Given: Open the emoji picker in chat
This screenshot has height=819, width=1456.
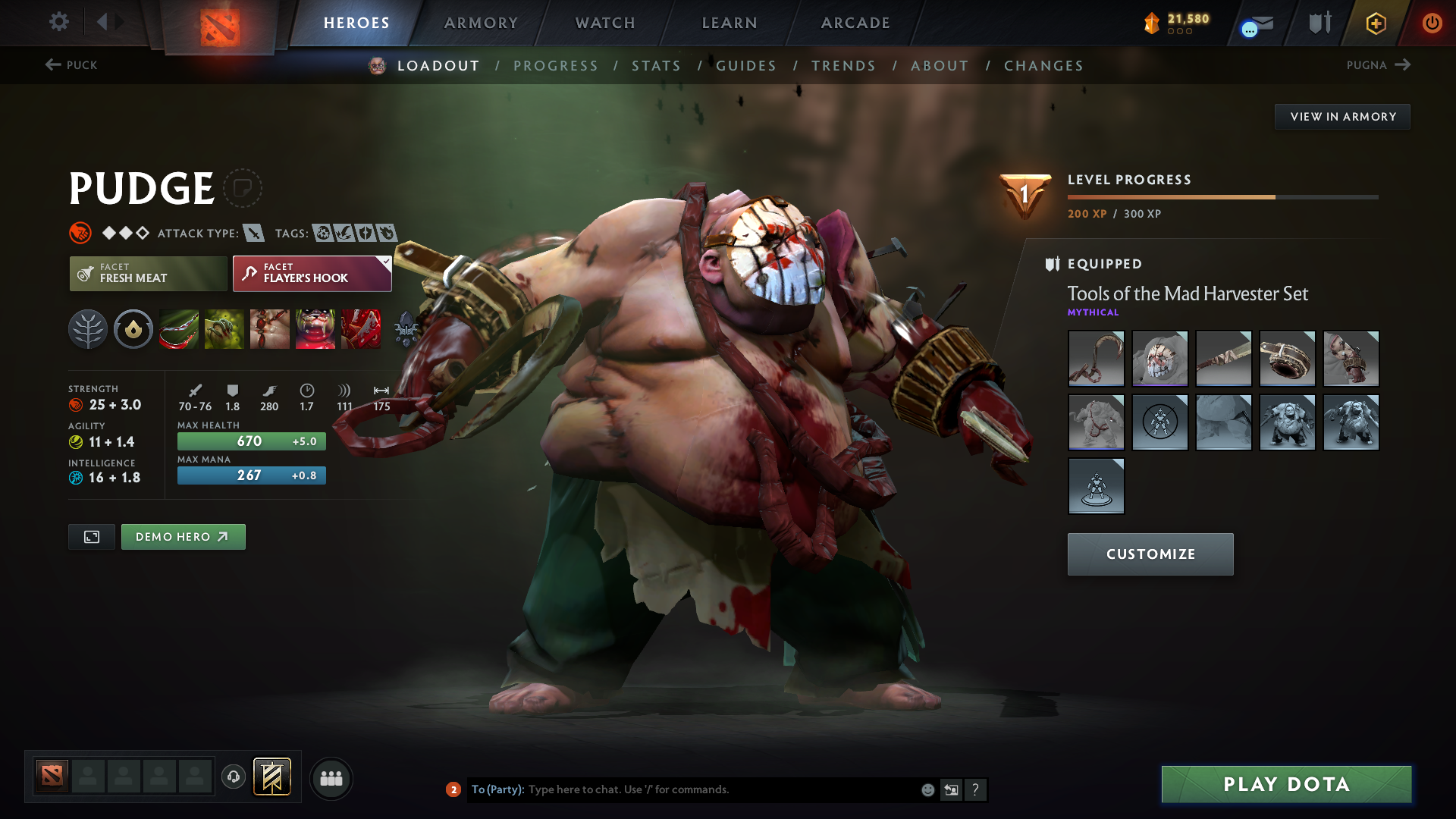Looking at the screenshot, I should (x=927, y=789).
